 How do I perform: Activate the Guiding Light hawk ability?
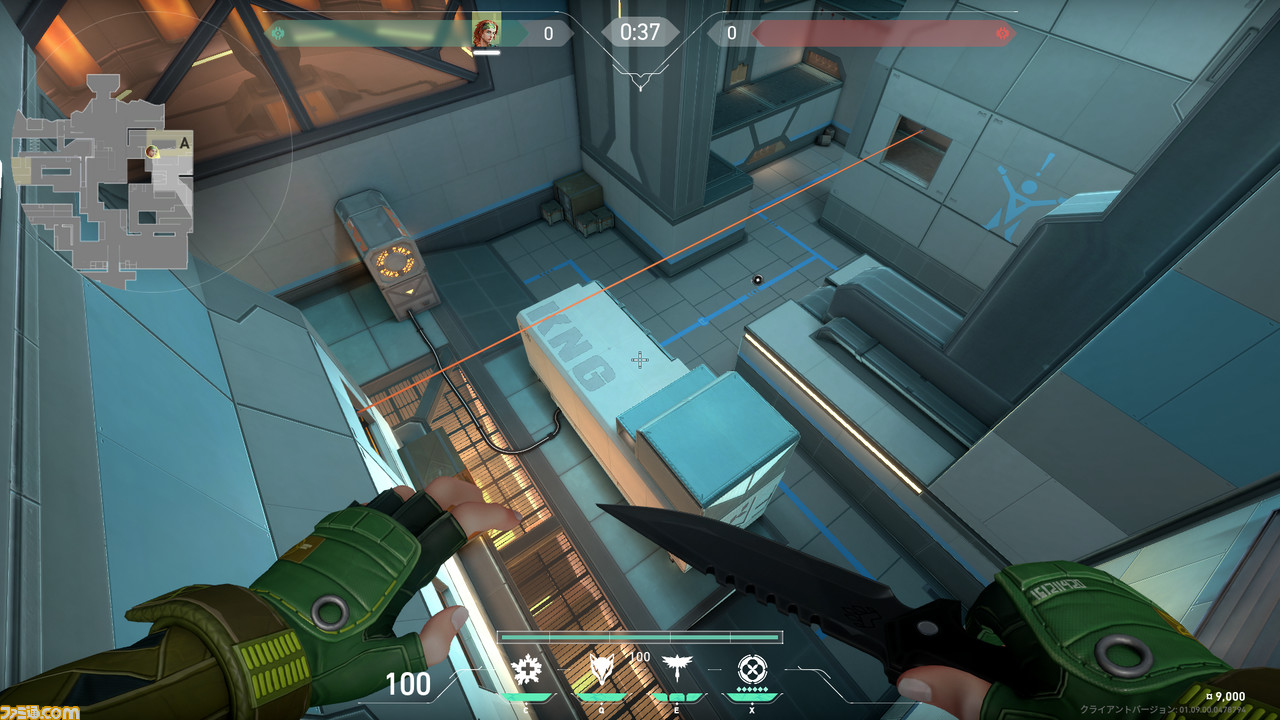(679, 669)
